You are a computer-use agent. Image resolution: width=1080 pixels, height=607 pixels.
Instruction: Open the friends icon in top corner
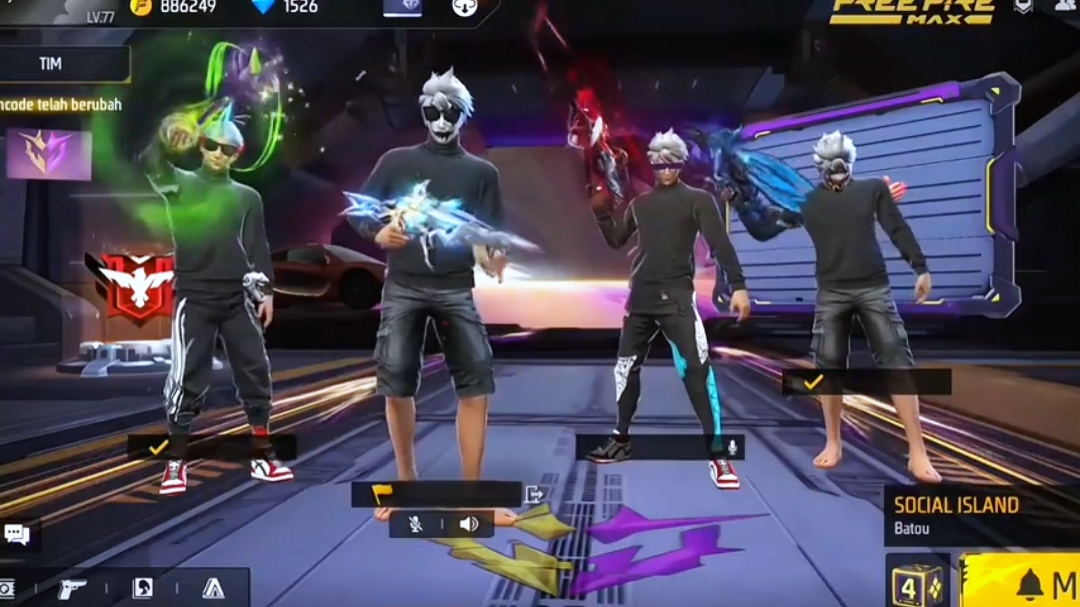point(1063,6)
